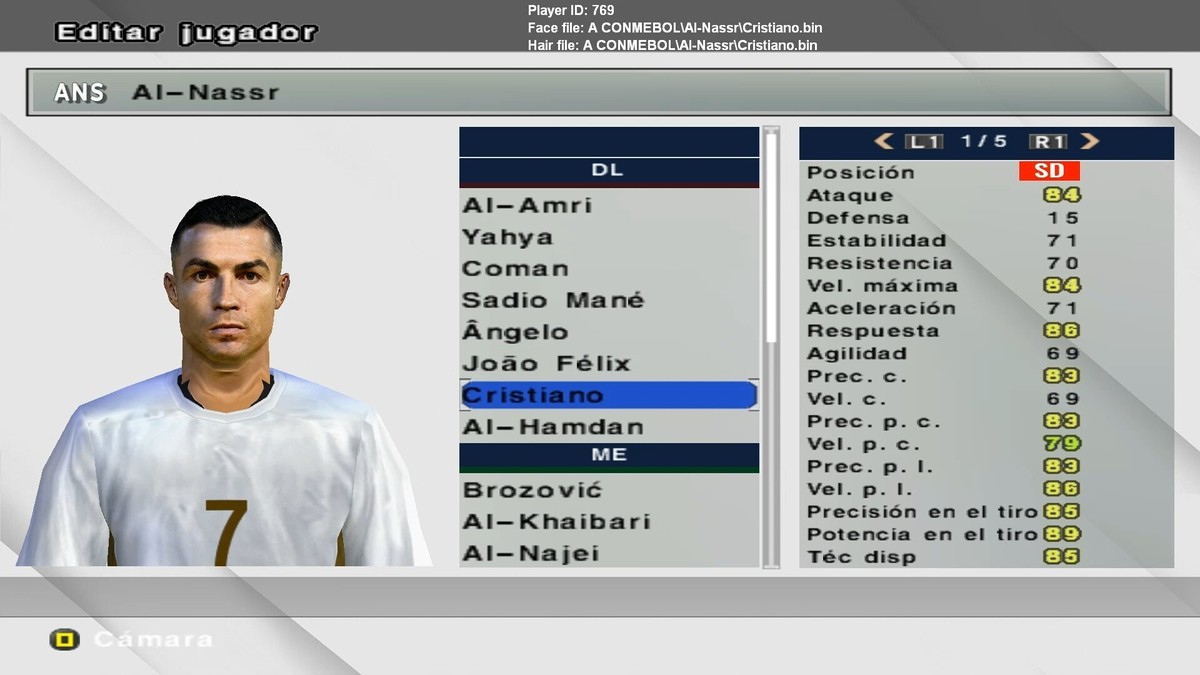Select Al-Amri in the player list

(527, 205)
